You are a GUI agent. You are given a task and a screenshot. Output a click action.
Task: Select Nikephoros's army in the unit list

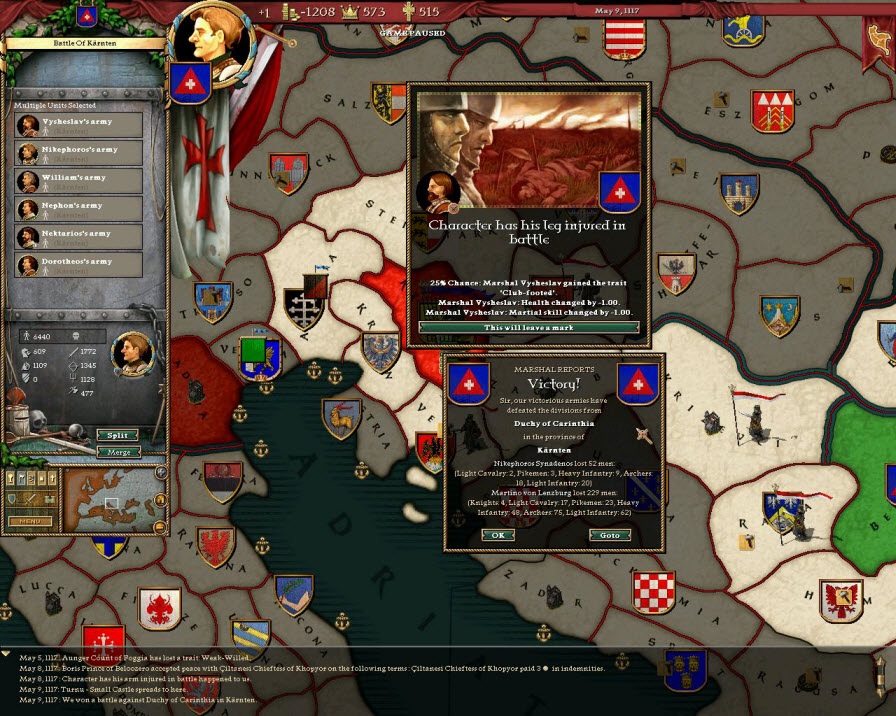click(x=79, y=154)
